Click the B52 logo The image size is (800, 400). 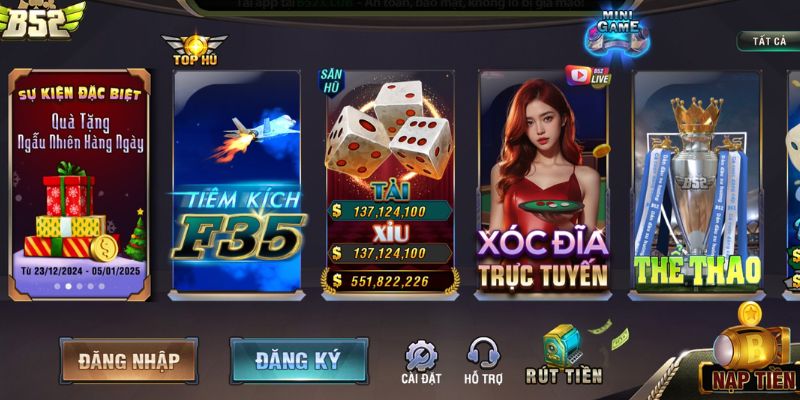coord(40,18)
